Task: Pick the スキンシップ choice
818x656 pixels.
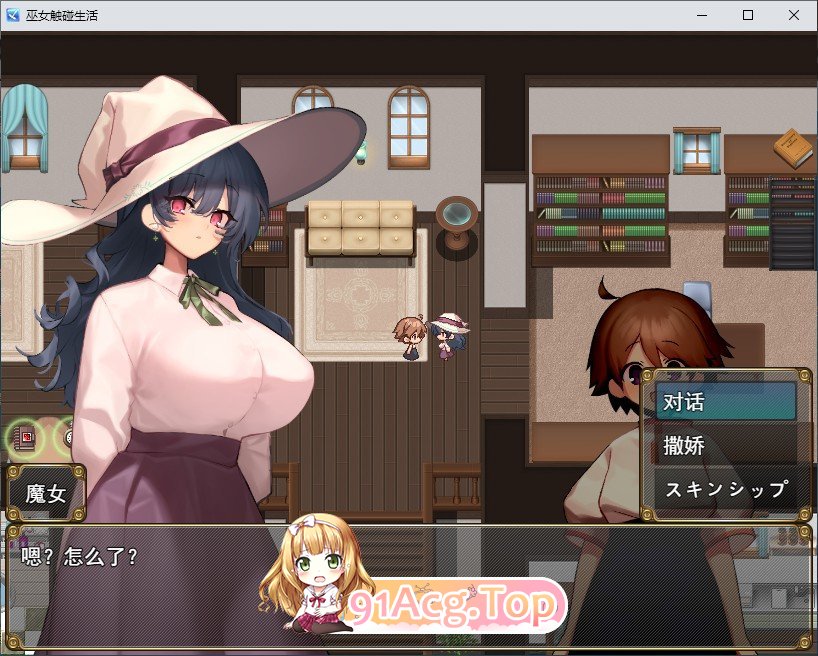Action: (725, 490)
